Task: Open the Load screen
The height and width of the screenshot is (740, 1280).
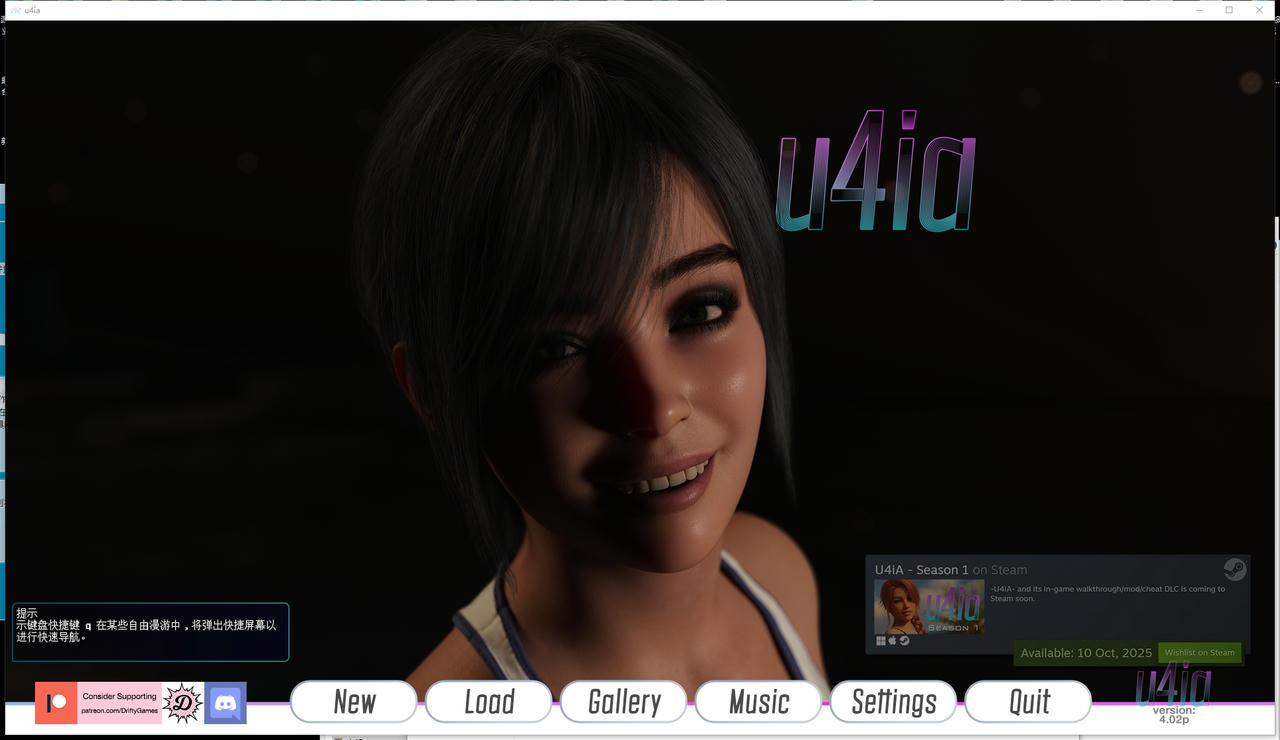Action: click(488, 701)
